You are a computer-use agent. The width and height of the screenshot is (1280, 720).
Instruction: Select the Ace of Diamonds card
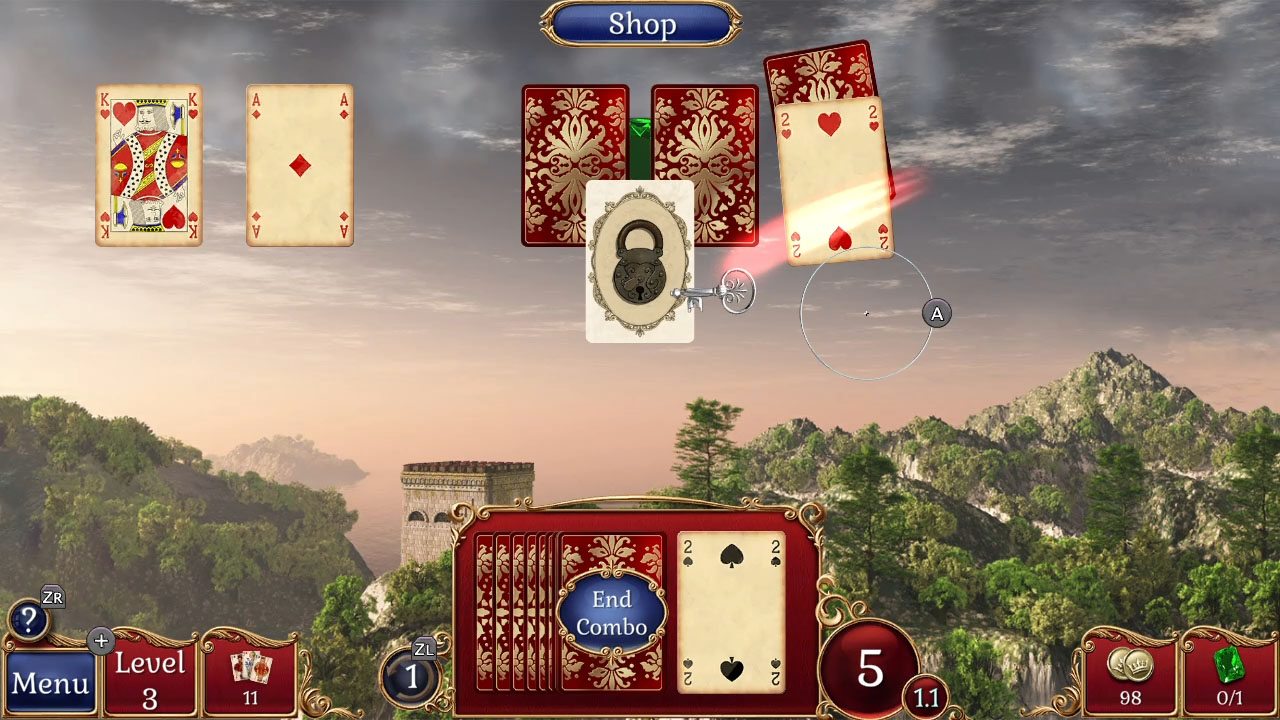[298, 165]
